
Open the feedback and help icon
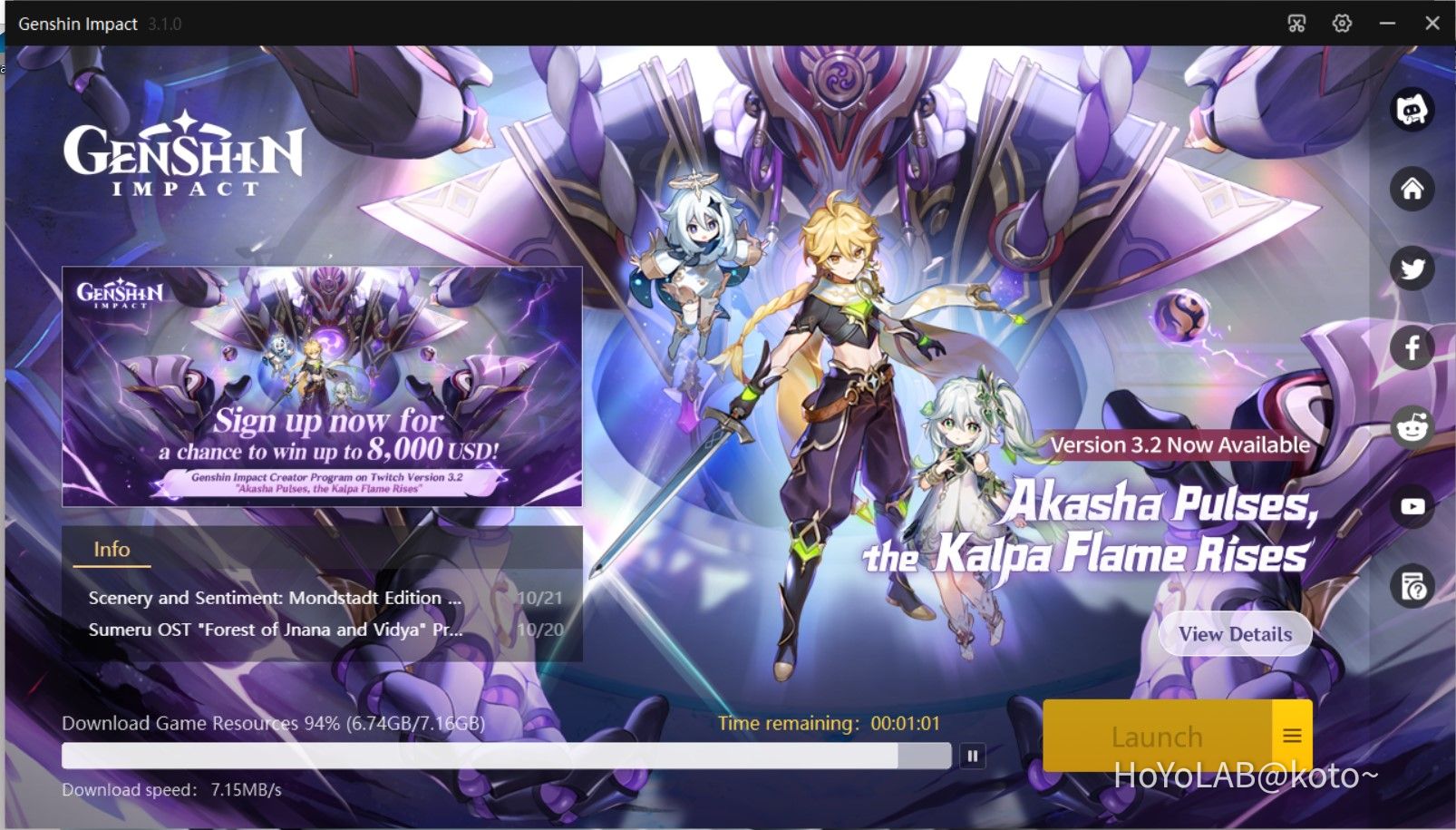pos(1412,586)
